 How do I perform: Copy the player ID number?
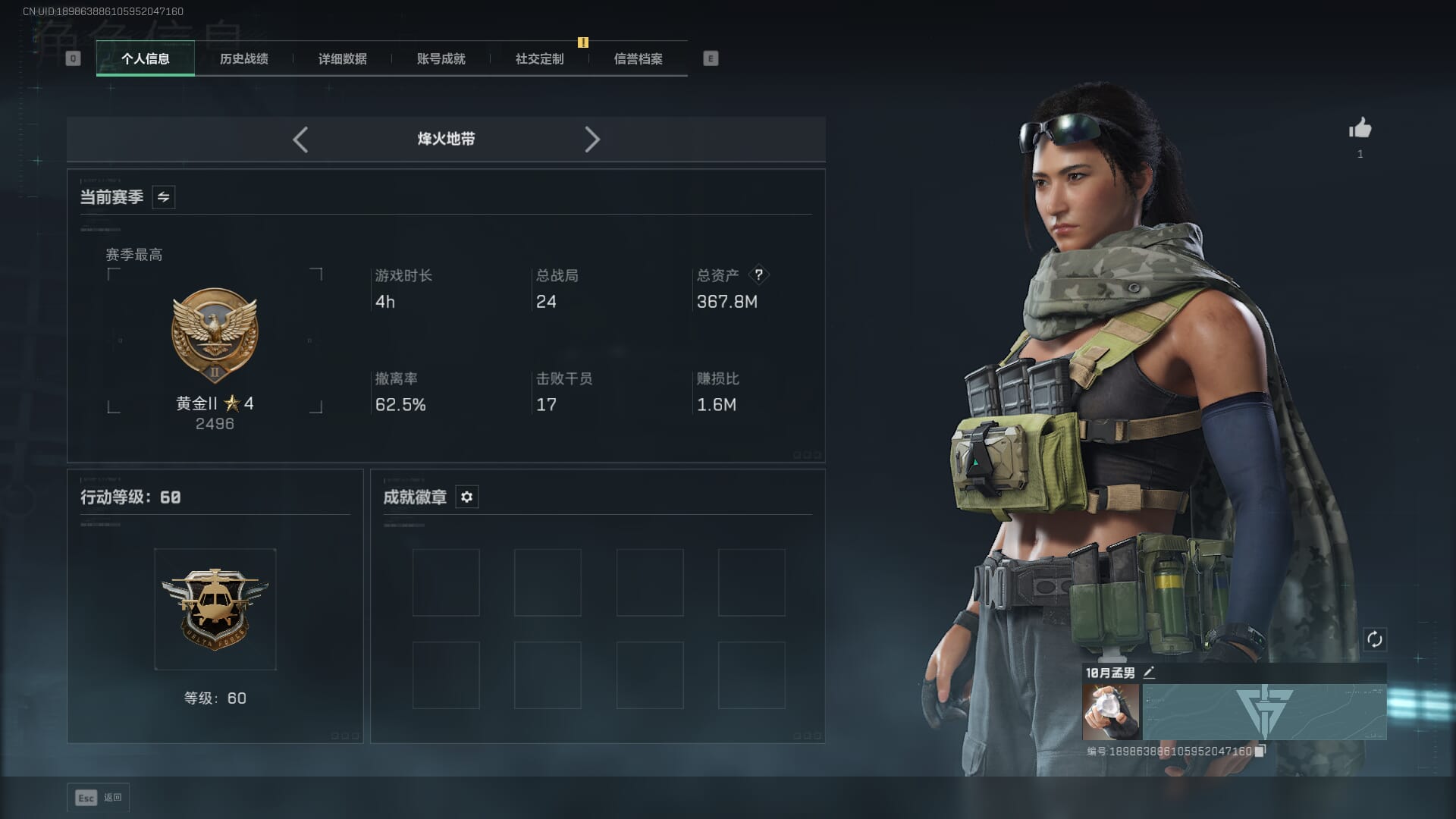(1260, 752)
